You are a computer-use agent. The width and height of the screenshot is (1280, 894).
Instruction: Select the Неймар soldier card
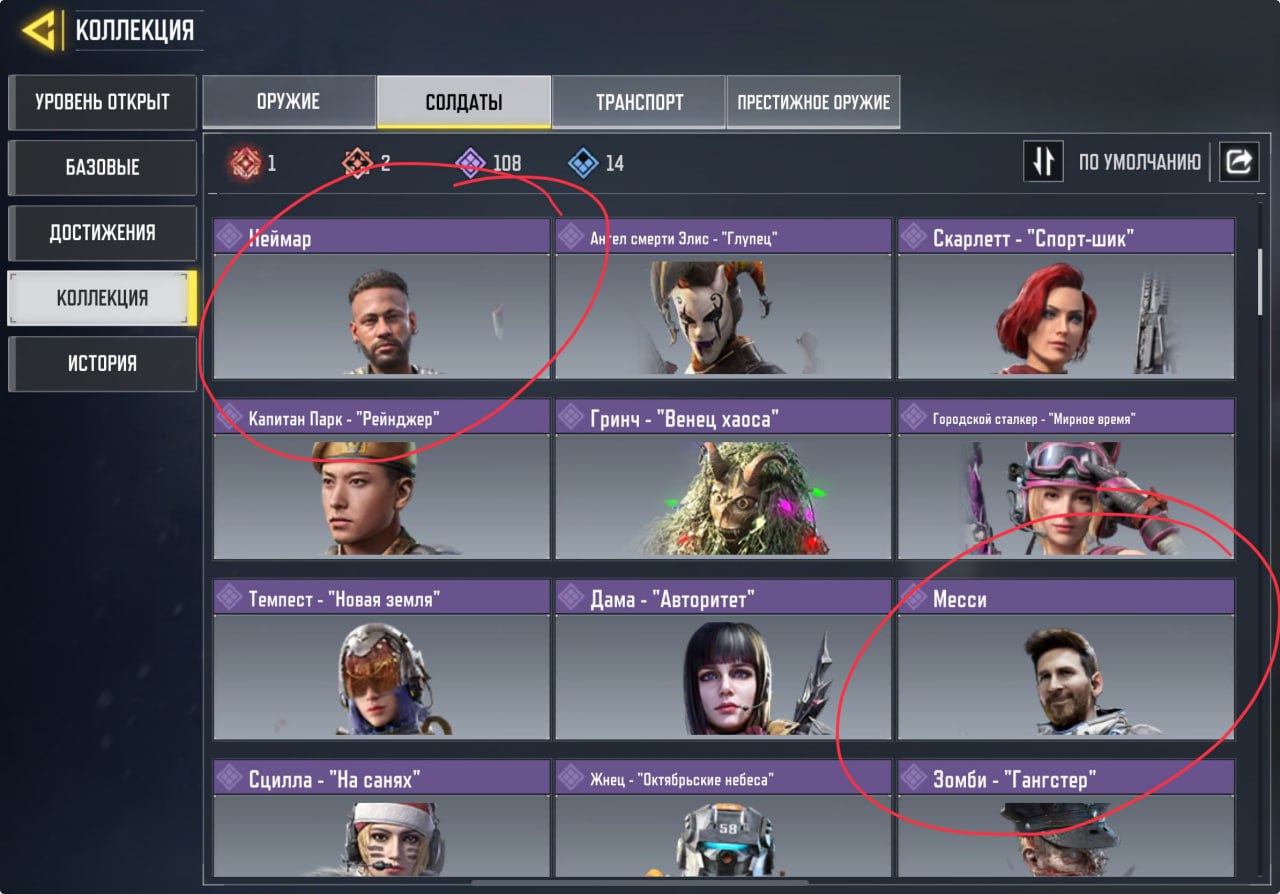[x=381, y=300]
